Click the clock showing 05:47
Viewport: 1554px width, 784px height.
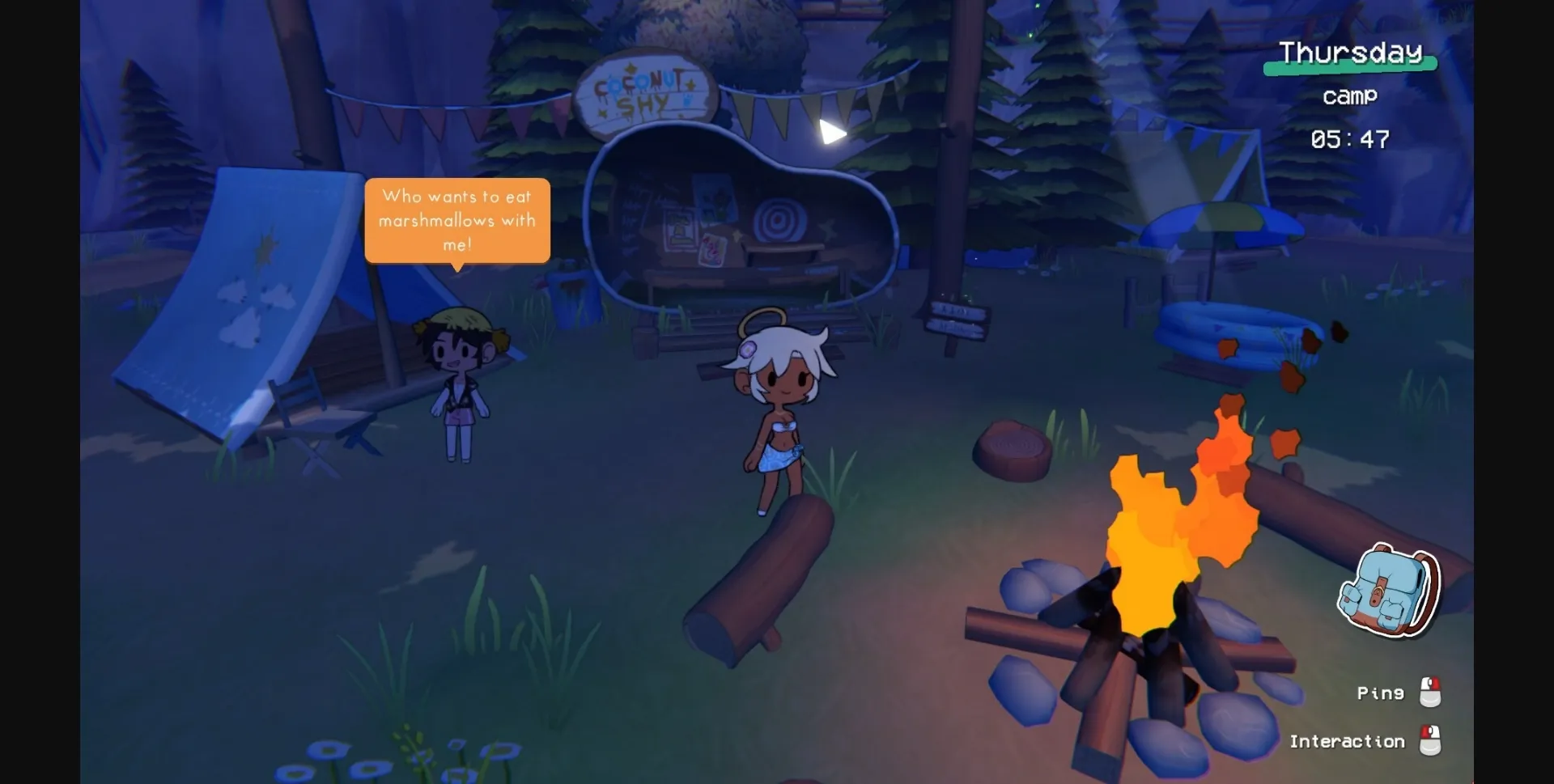pos(1348,139)
